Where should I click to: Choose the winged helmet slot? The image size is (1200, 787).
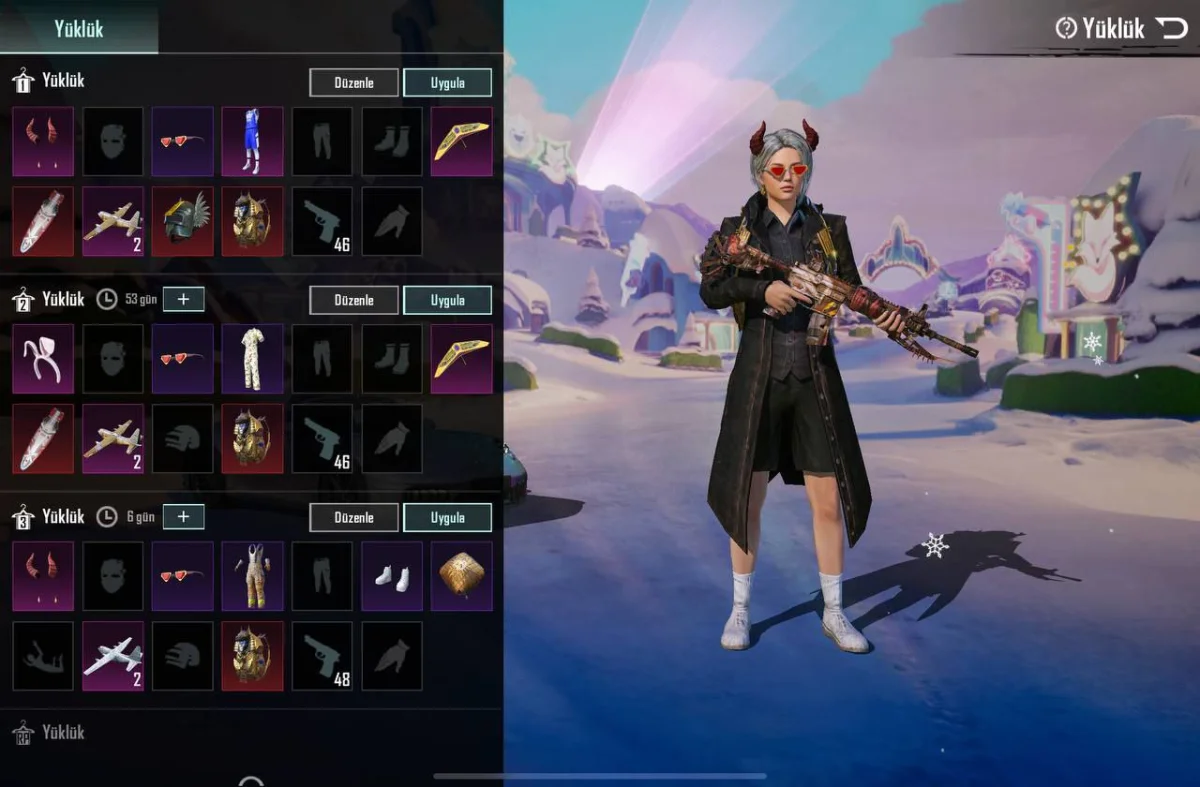(182, 221)
